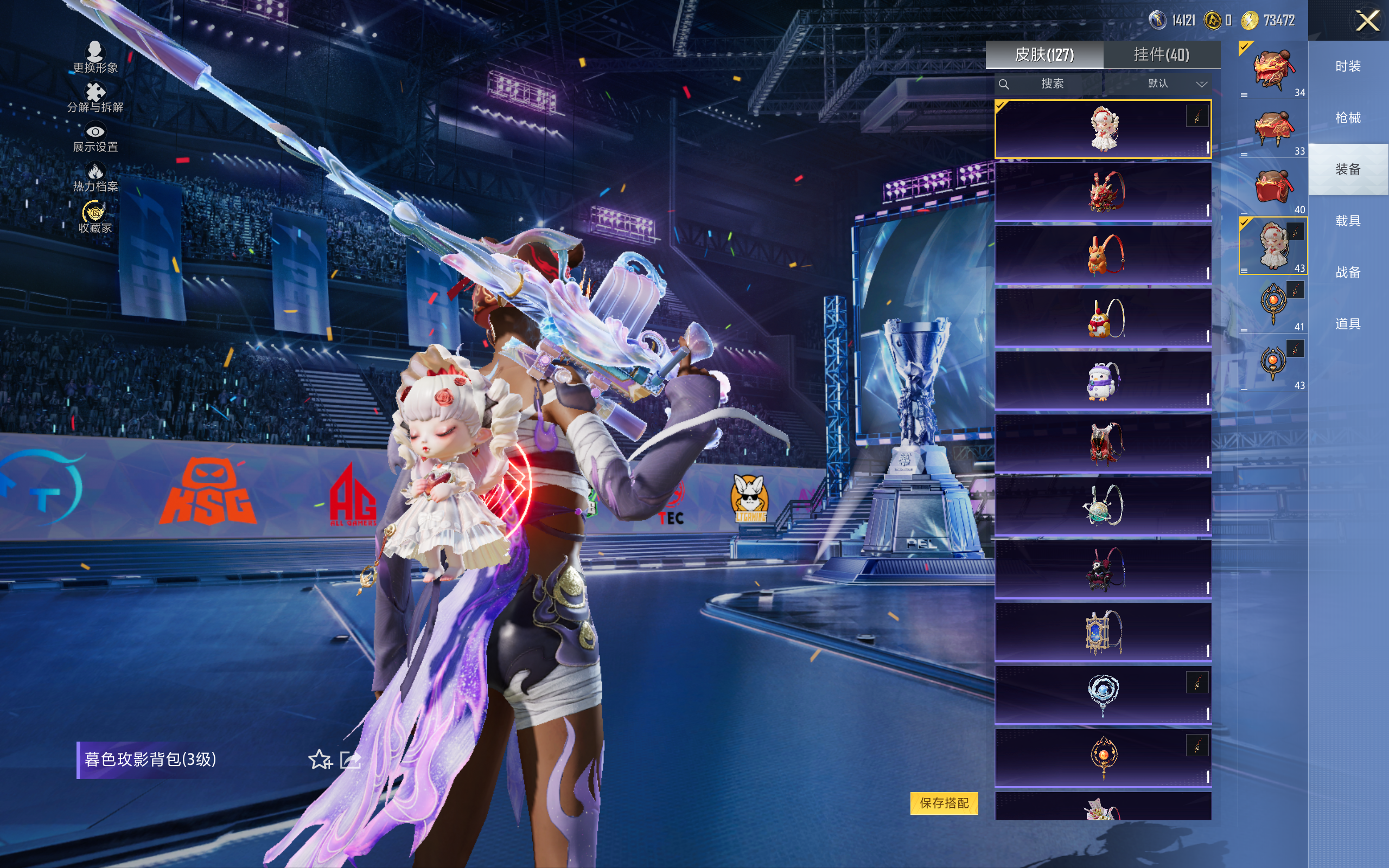Favorite the backpack with the star icon
This screenshot has width=1389, height=868.
point(320,759)
